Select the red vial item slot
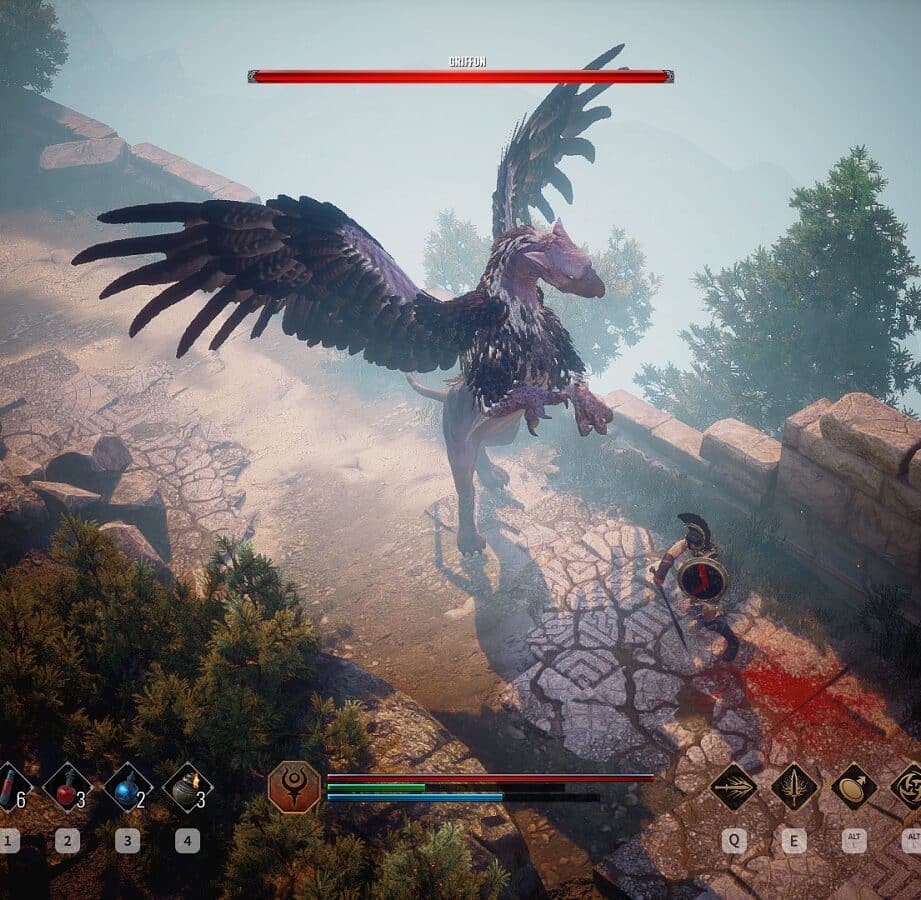921x900 pixels. tap(10, 787)
